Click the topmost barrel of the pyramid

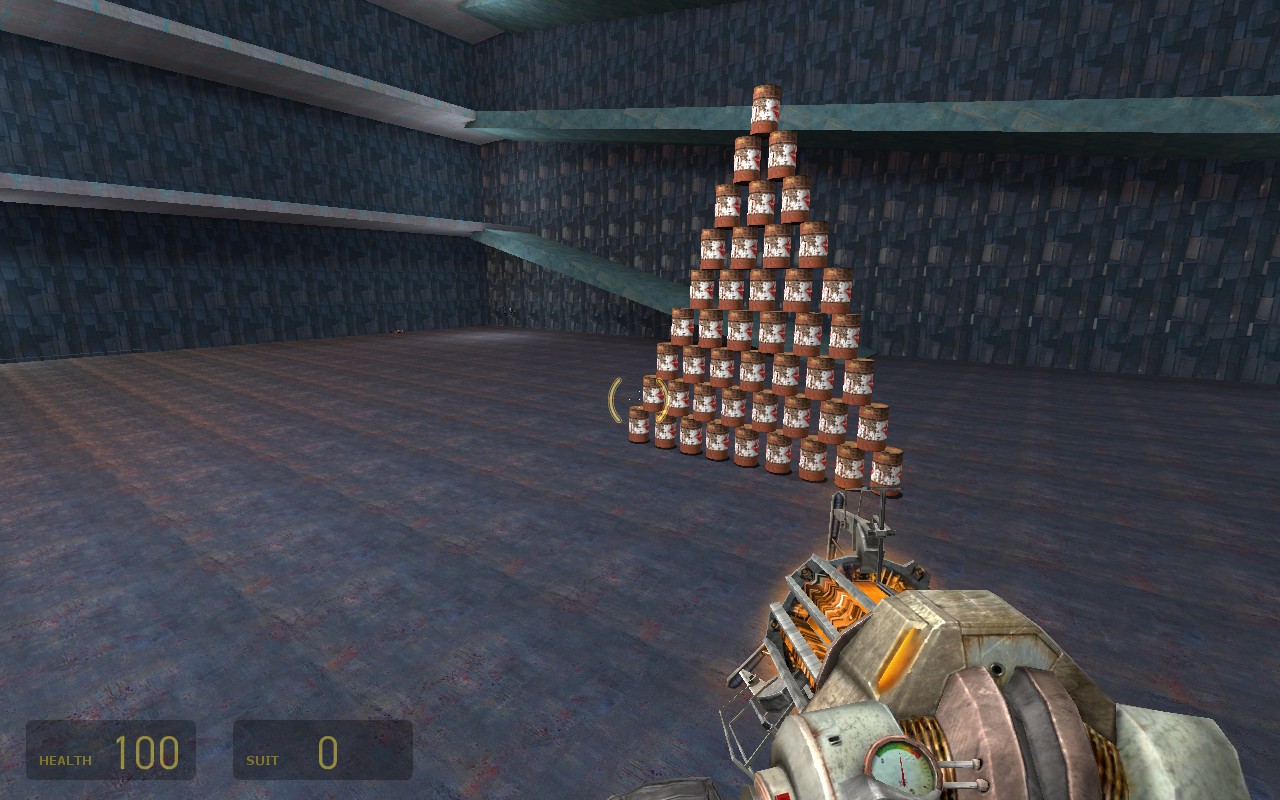(764, 105)
